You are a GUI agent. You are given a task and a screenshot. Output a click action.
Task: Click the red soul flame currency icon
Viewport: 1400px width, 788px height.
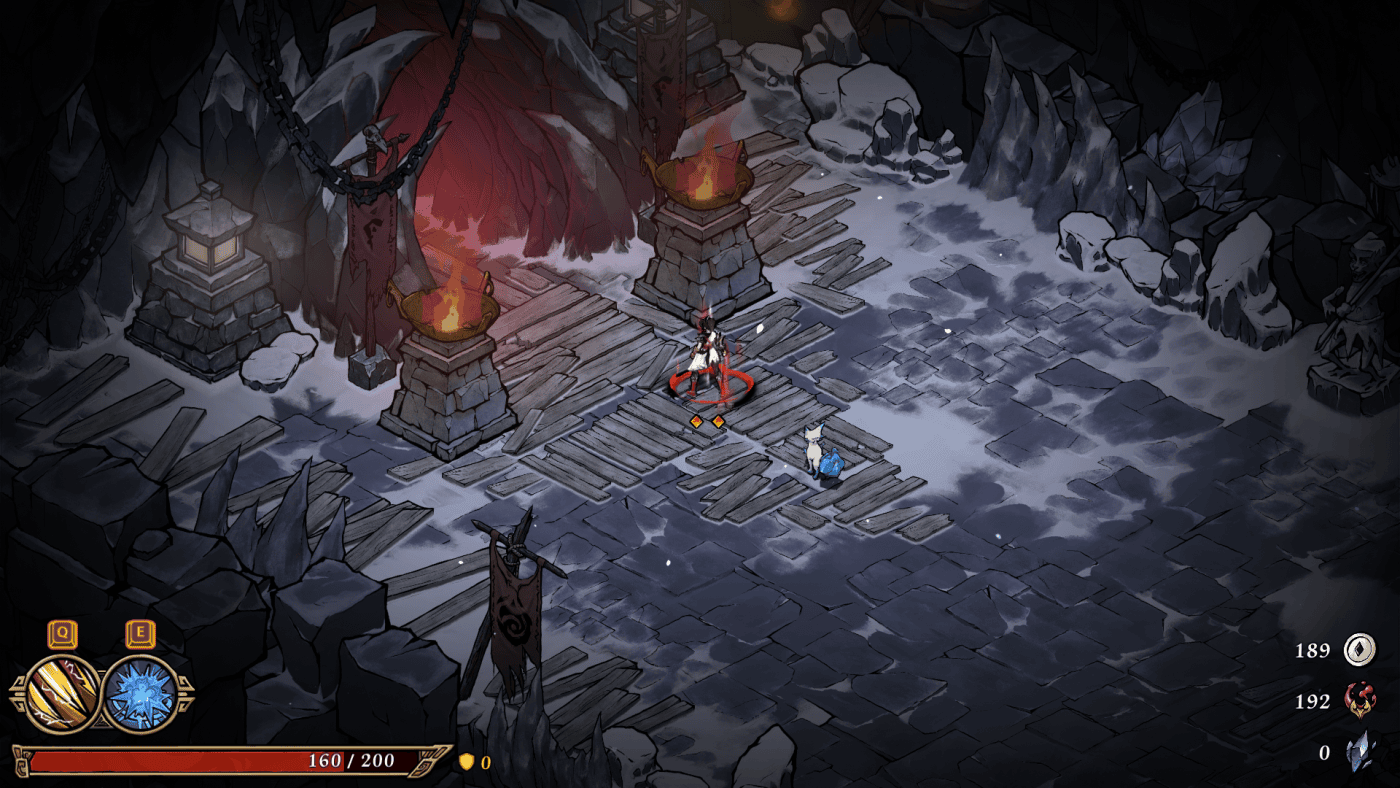(1359, 701)
